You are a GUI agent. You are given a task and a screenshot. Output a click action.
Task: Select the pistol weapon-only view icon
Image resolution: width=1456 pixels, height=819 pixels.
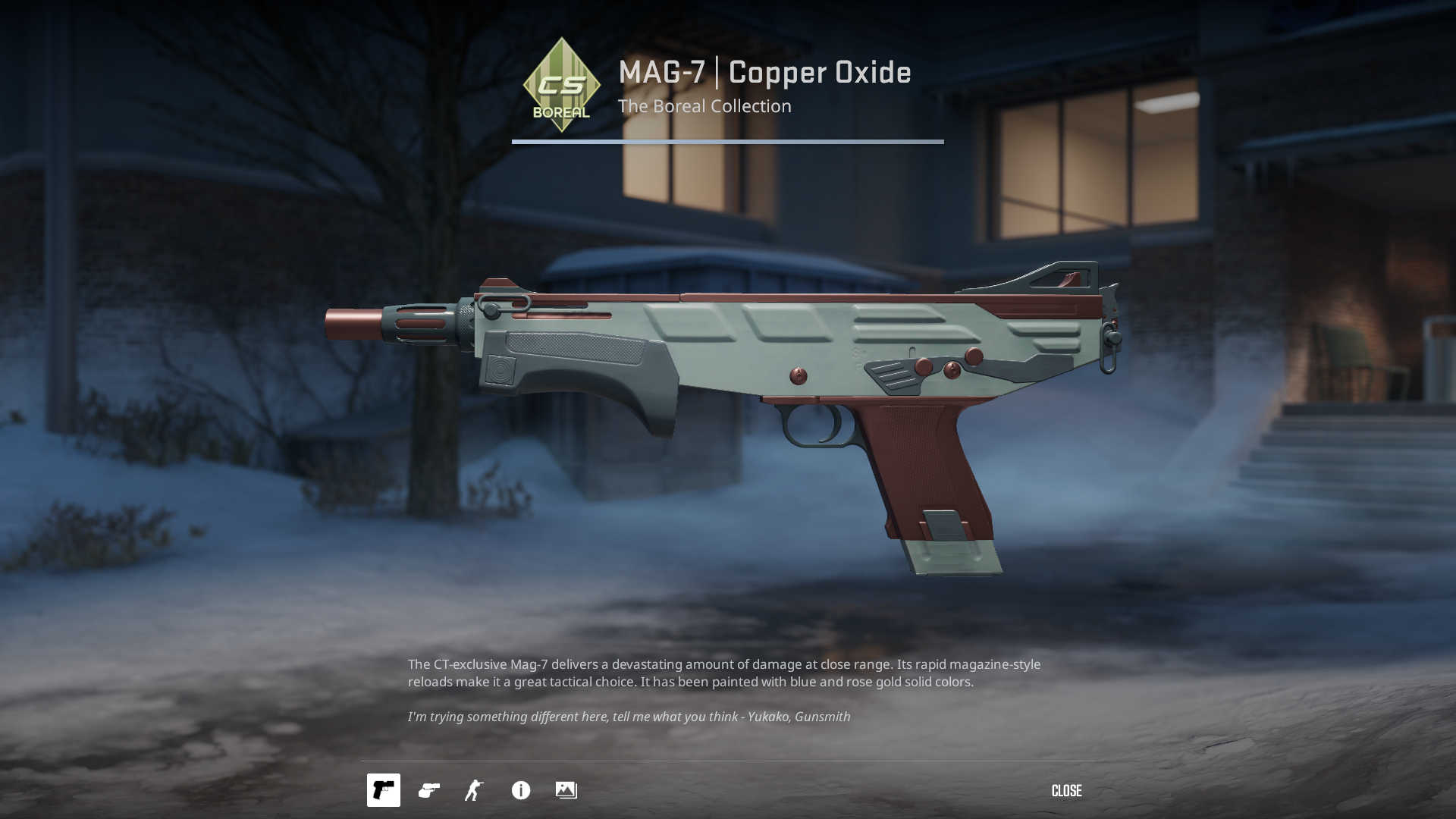point(384,790)
